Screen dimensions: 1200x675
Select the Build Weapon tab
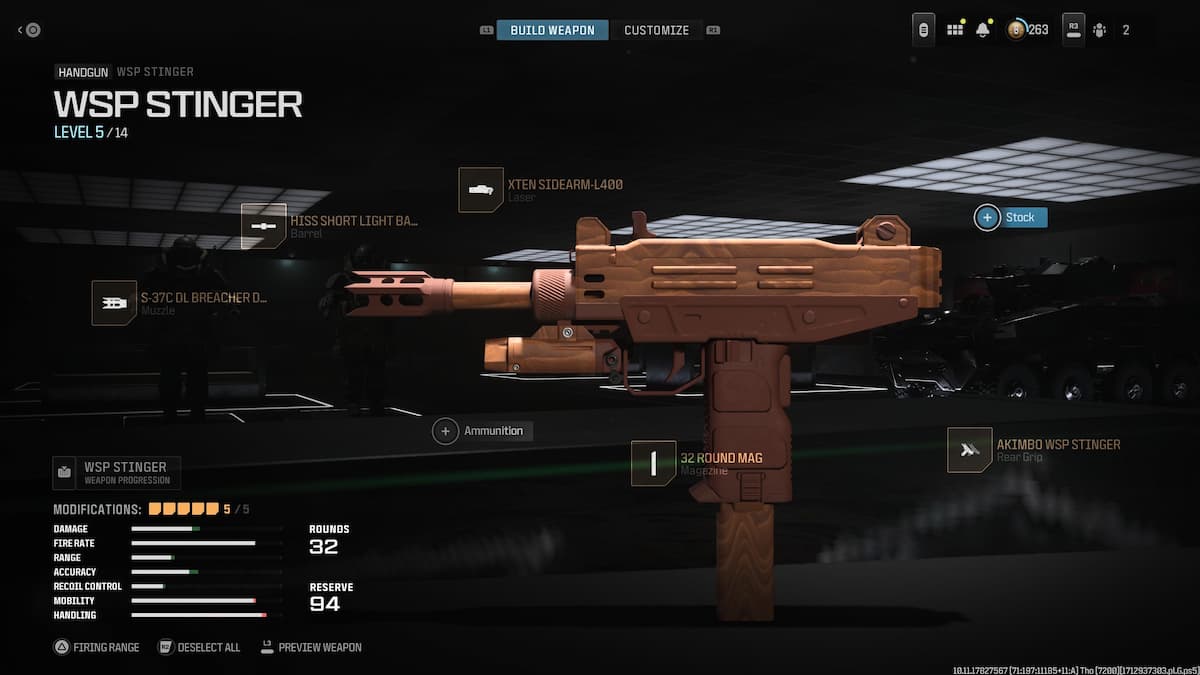pyautogui.click(x=552, y=30)
